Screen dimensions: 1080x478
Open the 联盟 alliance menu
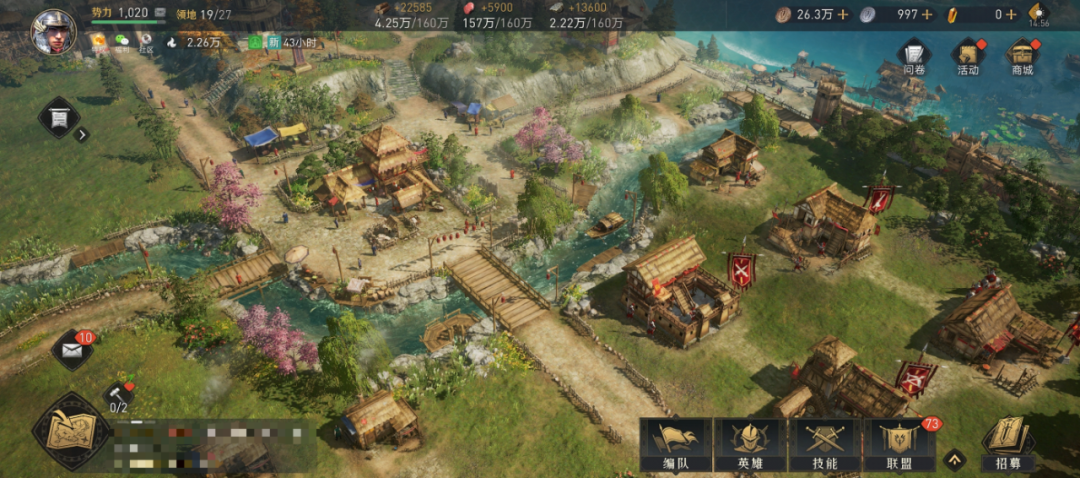point(898,444)
